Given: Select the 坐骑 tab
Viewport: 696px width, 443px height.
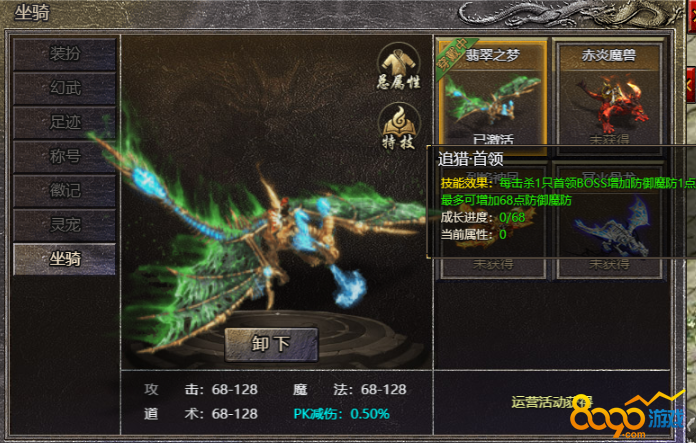Looking at the screenshot, I should 64,259.
